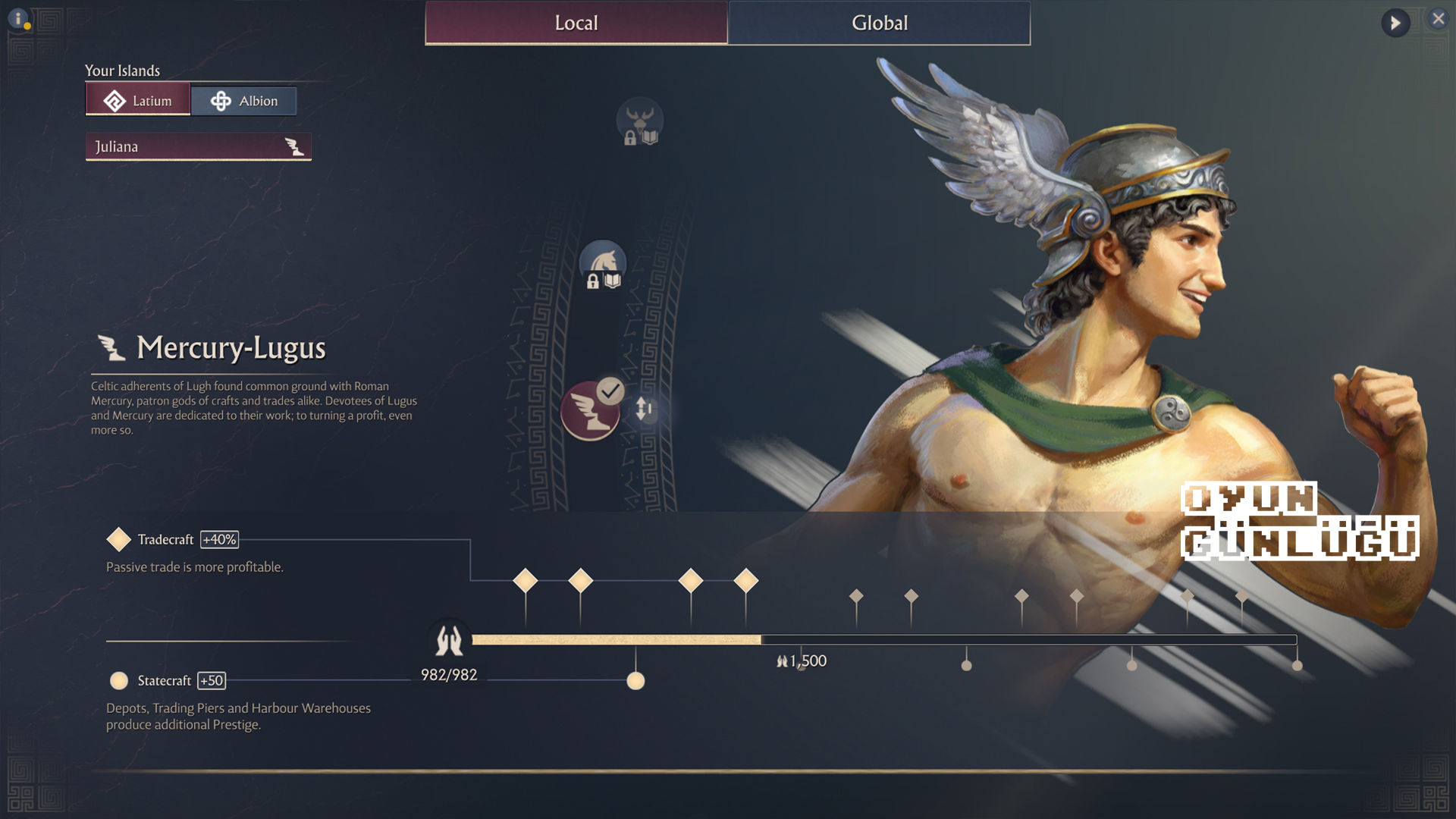Select the locked horned deity icon
The image size is (1456, 819).
click(639, 121)
